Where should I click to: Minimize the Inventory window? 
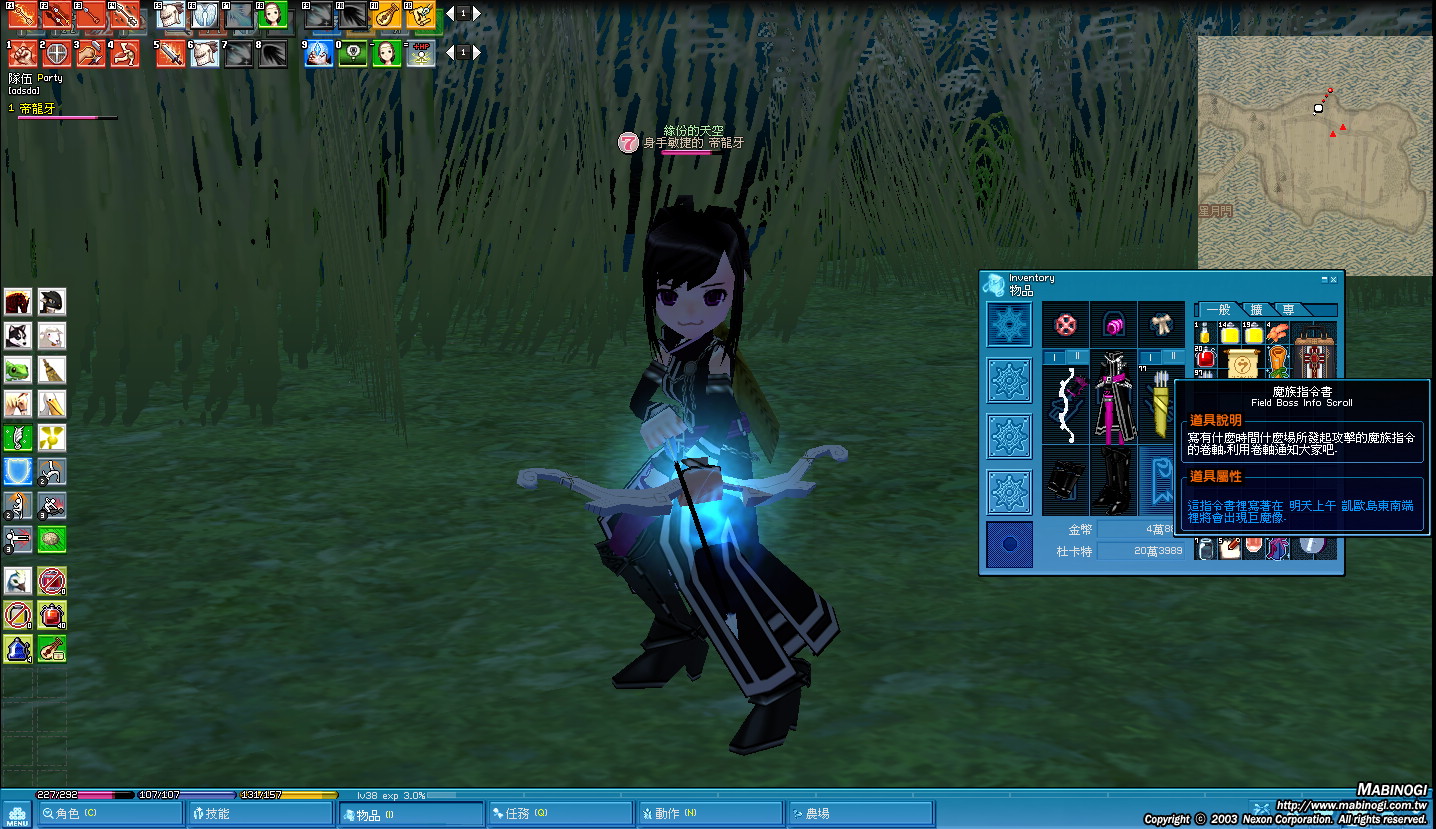pyautogui.click(x=1324, y=280)
